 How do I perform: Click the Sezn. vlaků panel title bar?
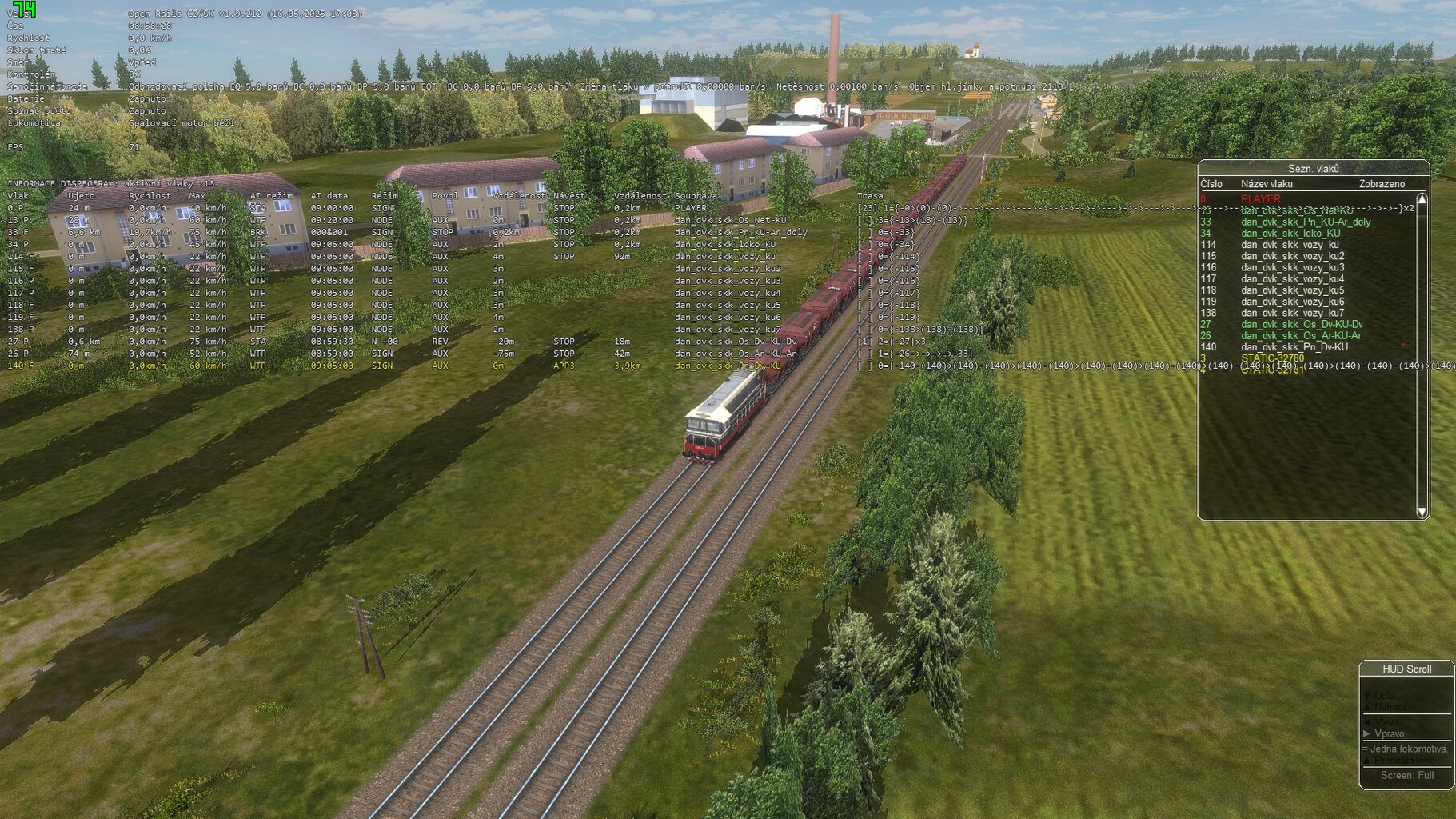(x=1315, y=169)
